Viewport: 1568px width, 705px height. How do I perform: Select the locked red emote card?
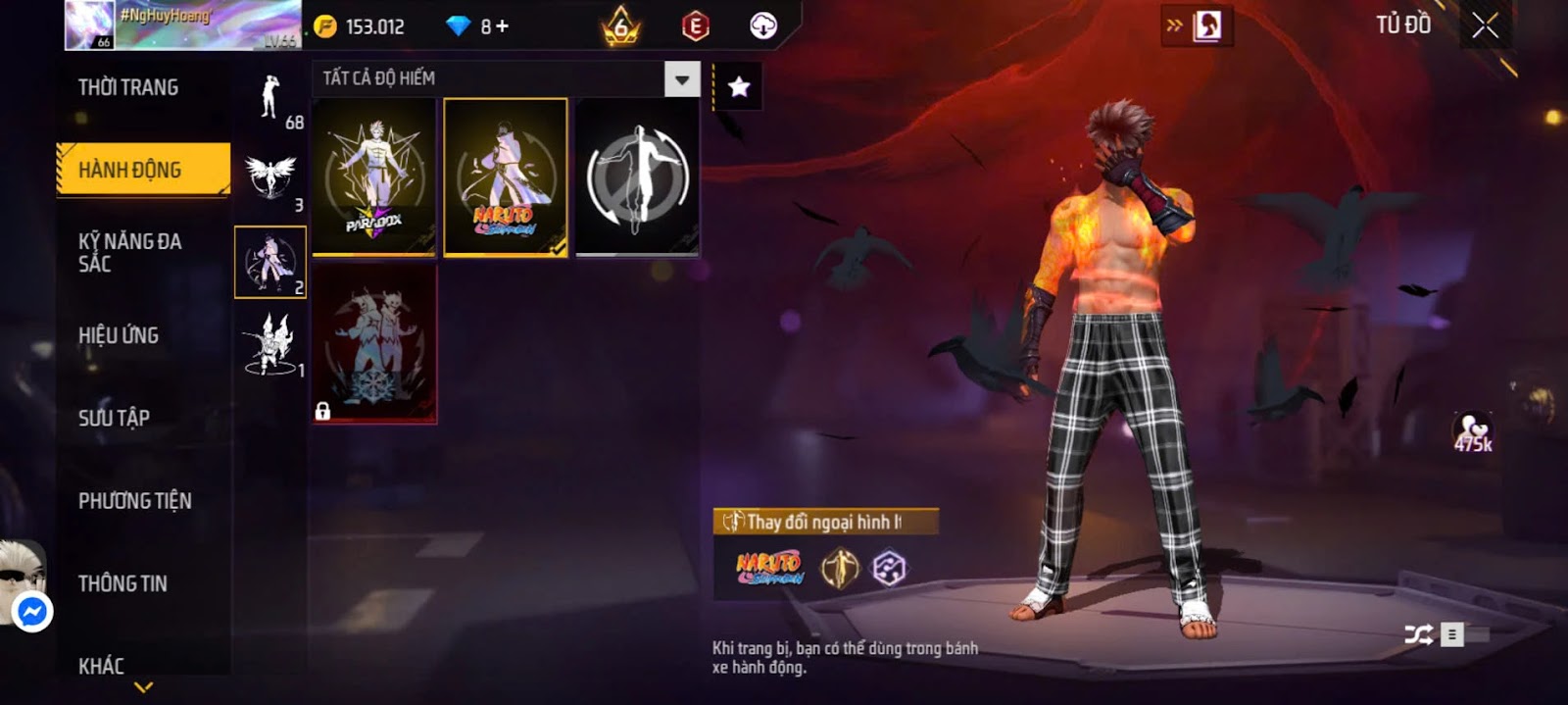click(x=374, y=343)
